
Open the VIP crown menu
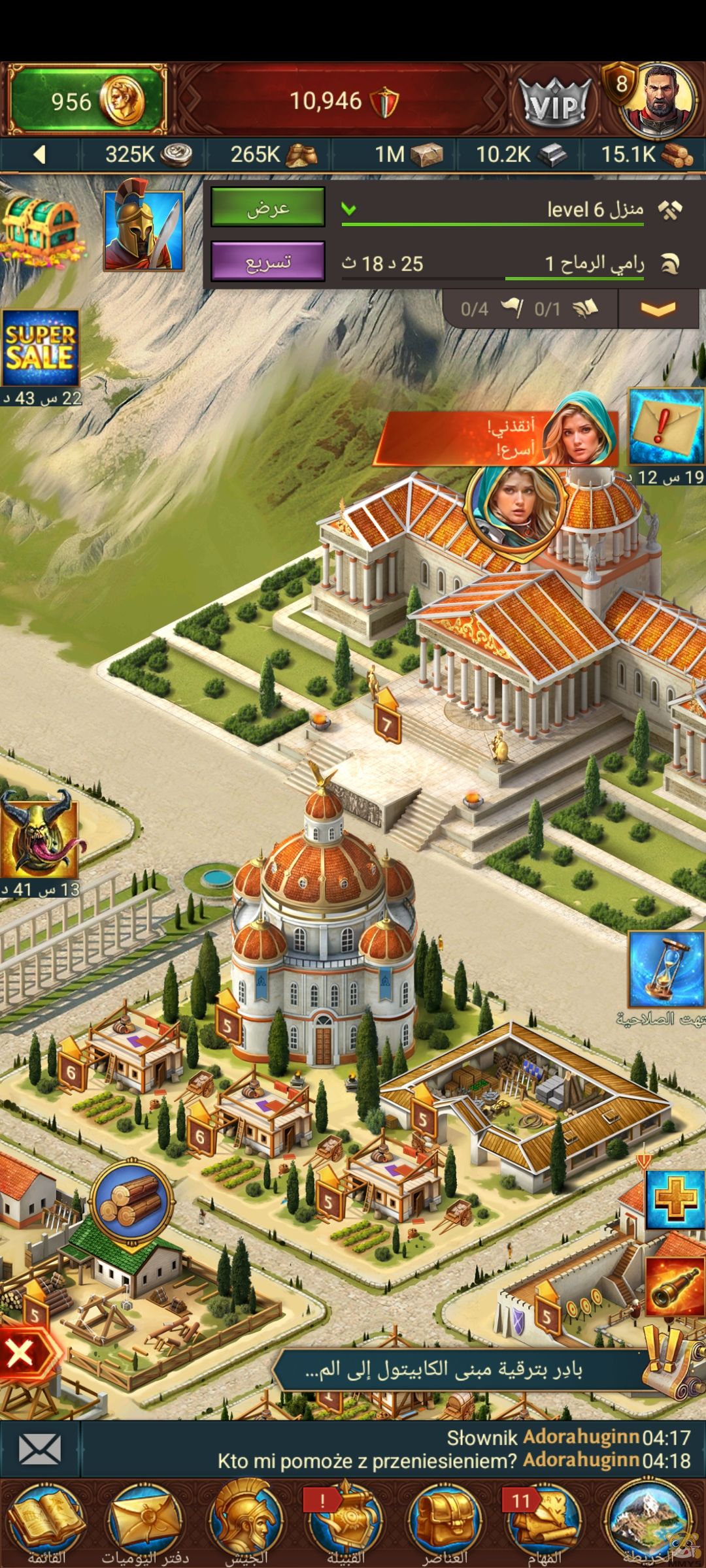pyautogui.click(x=556, y=103)
